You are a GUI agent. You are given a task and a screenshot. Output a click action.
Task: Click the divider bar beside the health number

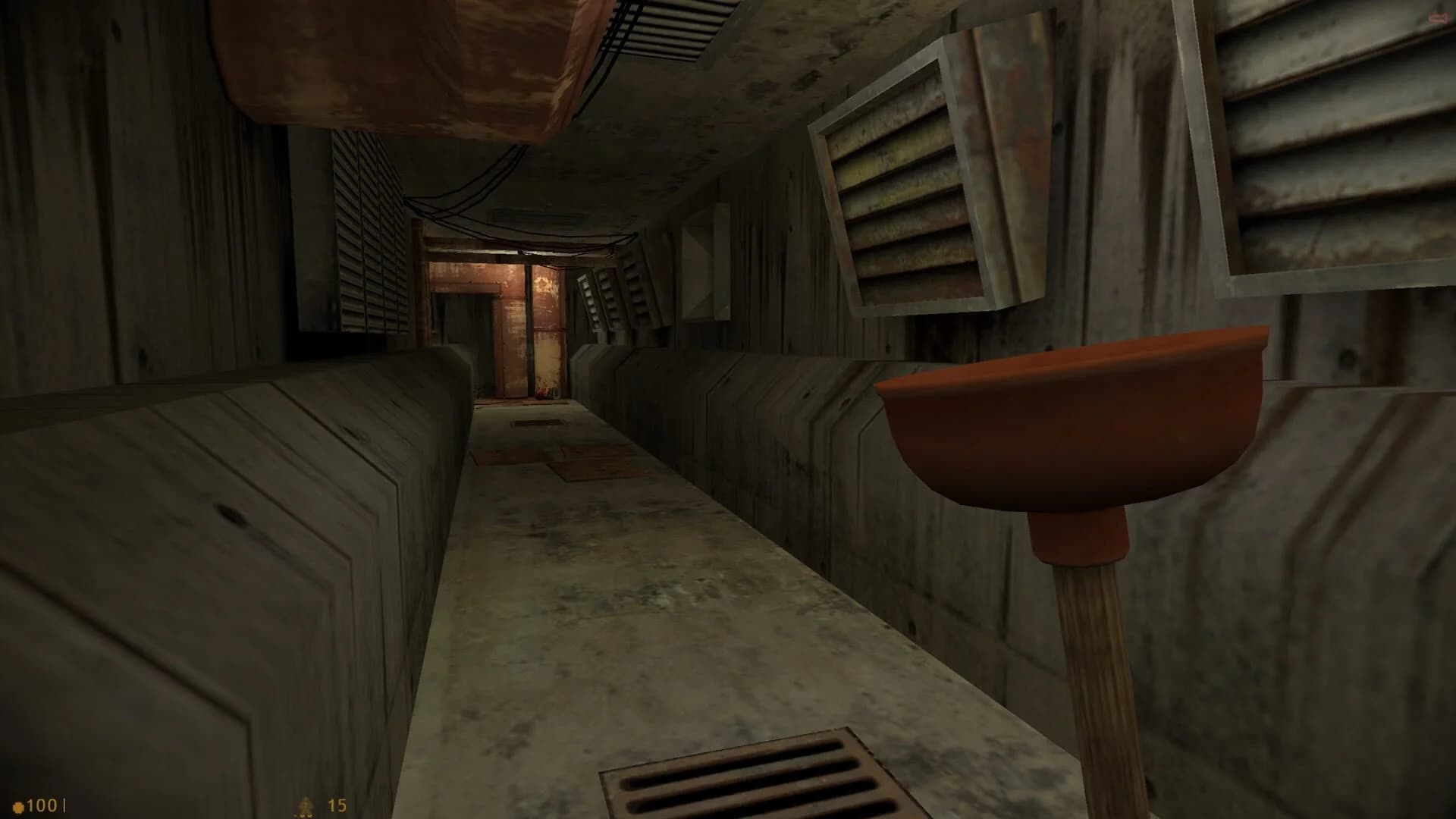[x=64, y=805]
